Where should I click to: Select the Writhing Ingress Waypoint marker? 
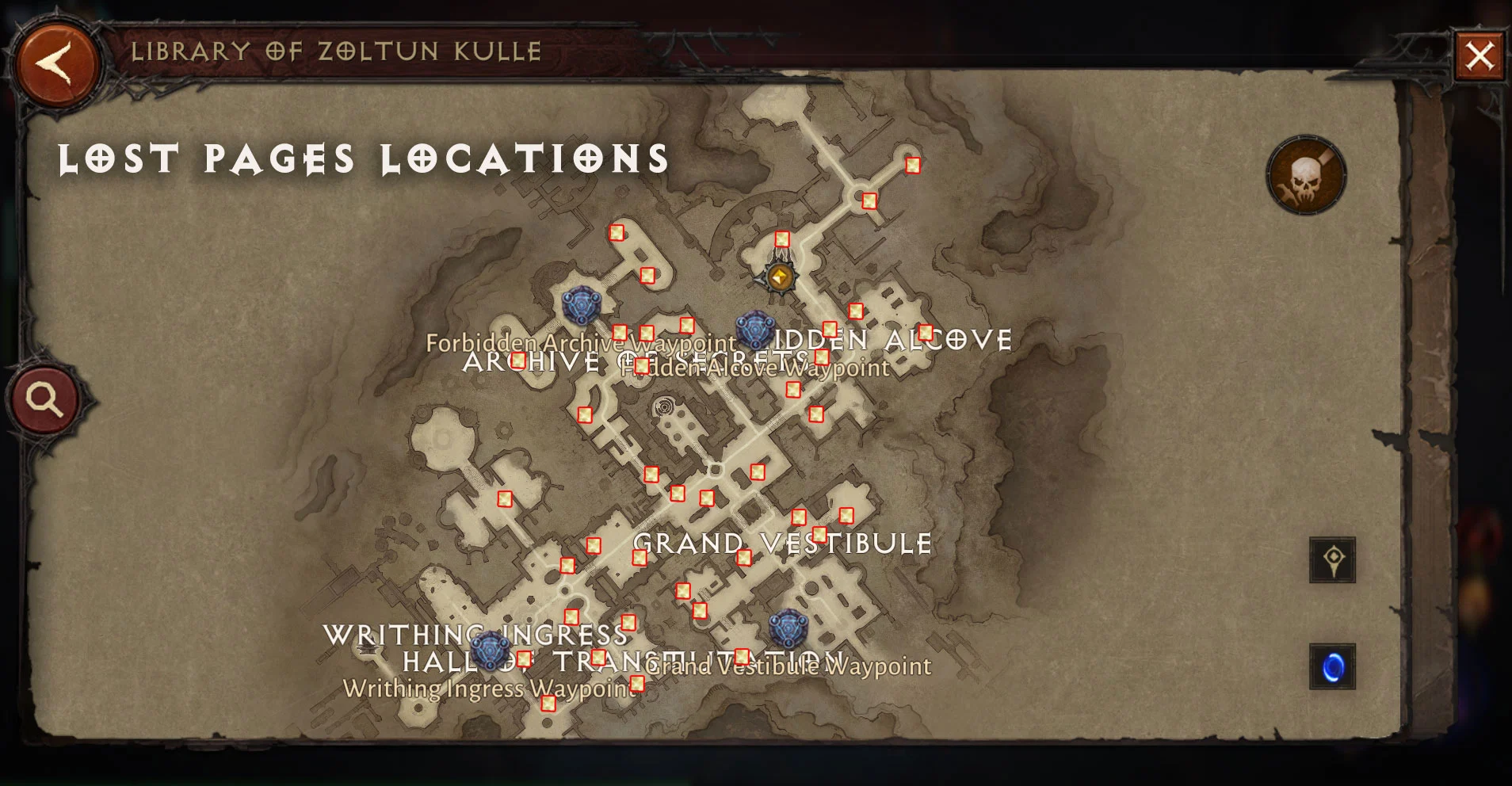pos(491,651)
